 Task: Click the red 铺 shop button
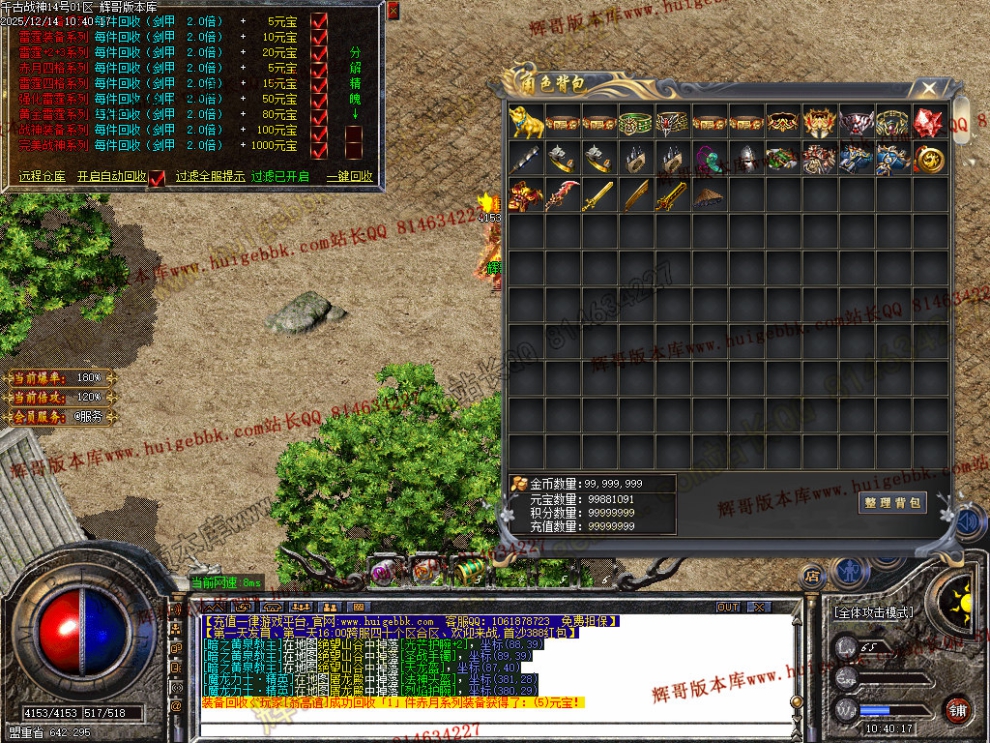pos(957,709)
